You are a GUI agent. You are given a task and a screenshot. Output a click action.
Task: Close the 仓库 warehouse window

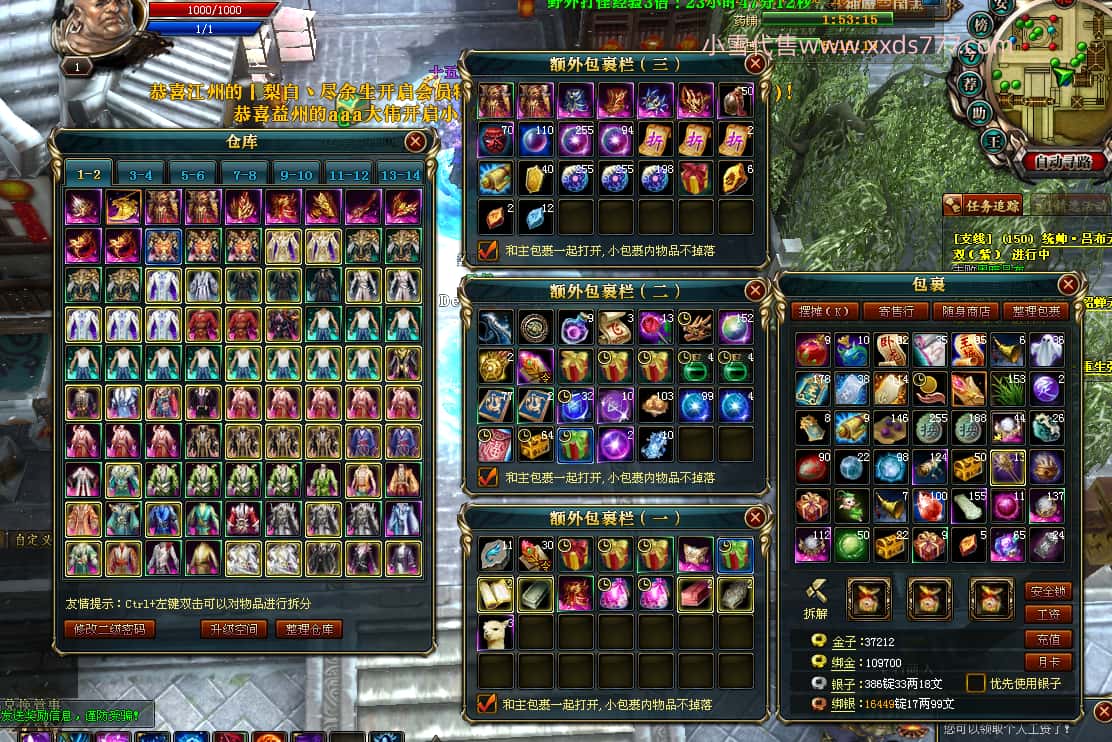pos(415,142)
